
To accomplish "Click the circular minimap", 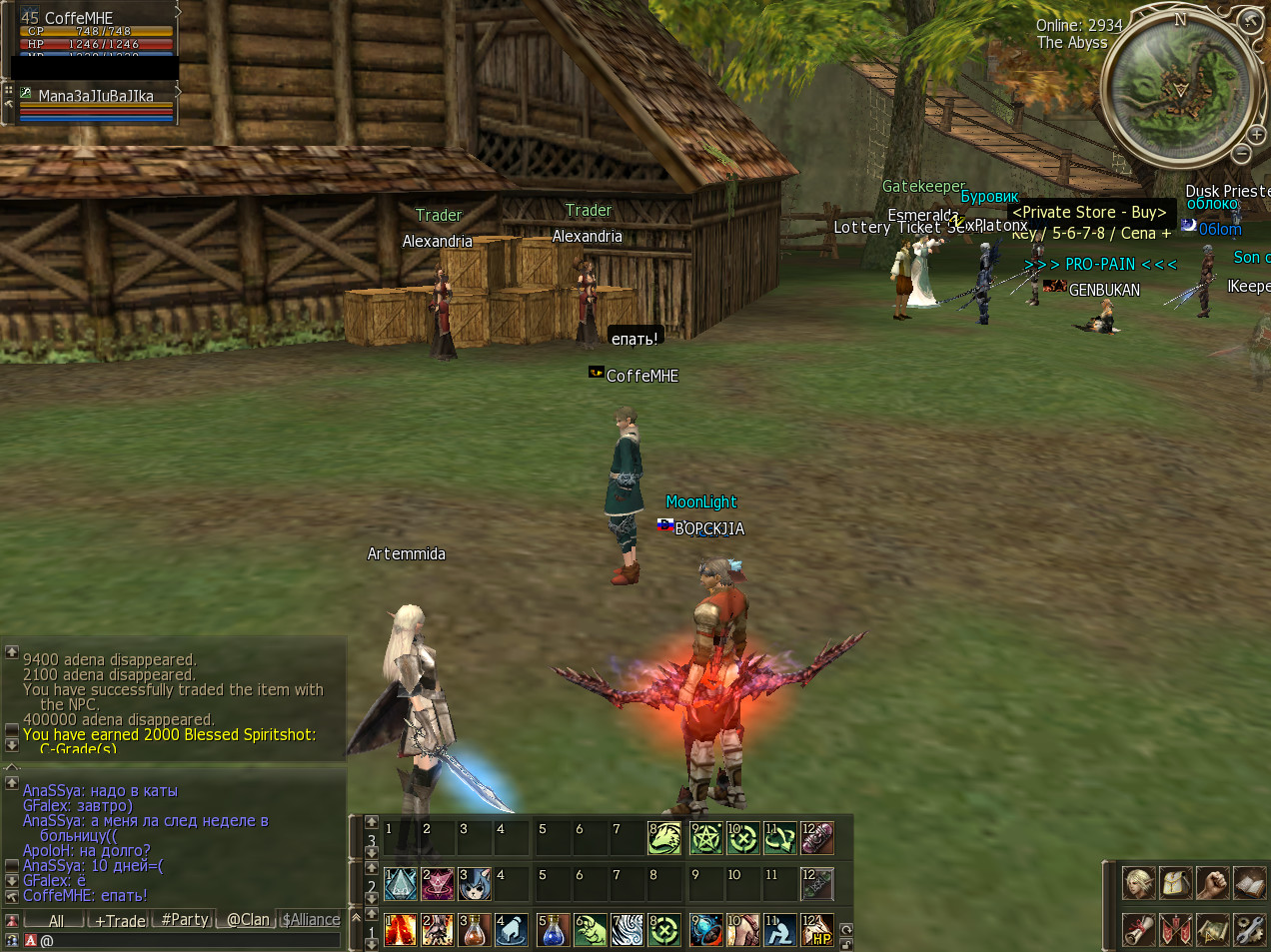I will 1179,88.
